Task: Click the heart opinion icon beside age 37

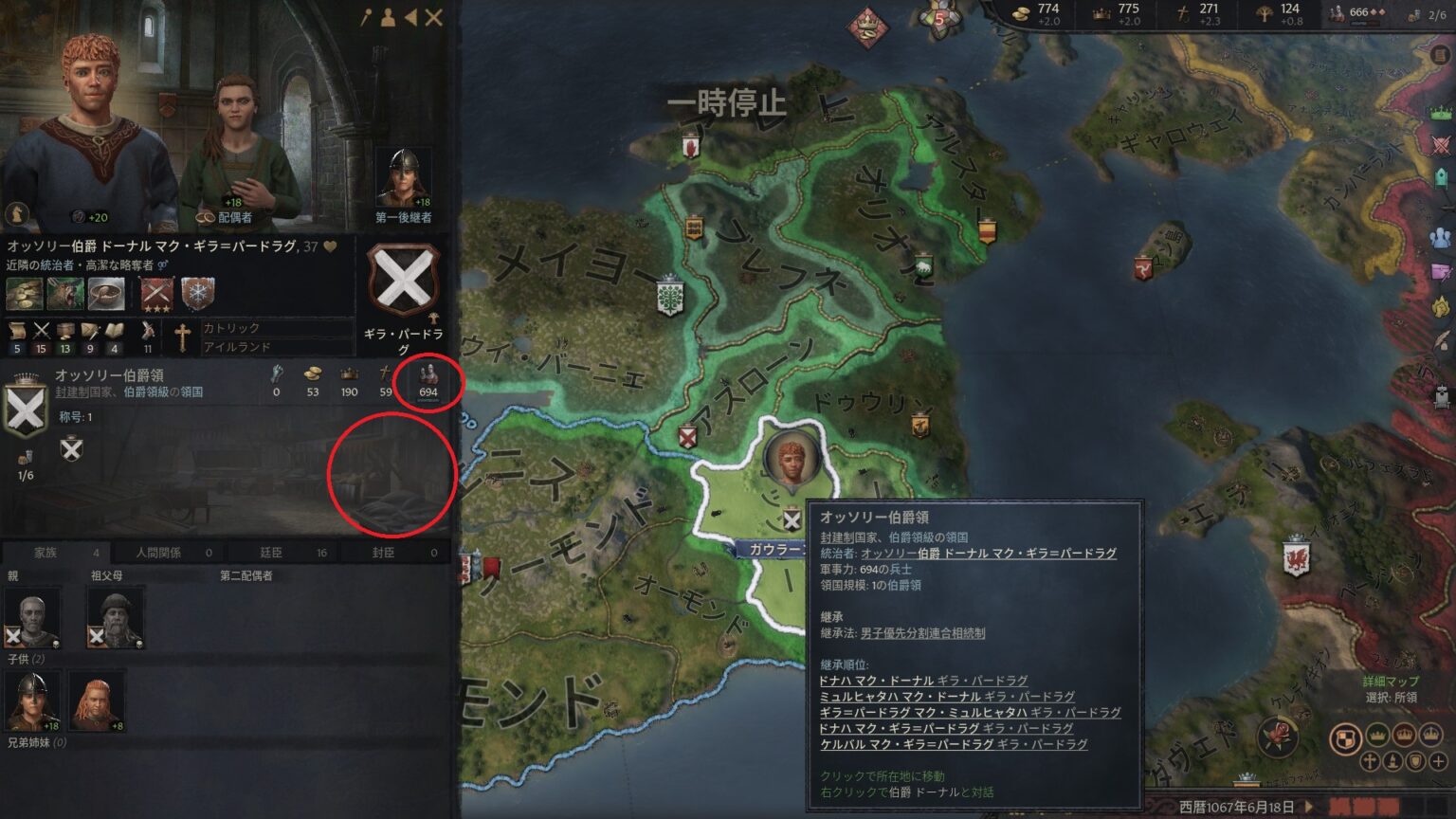Action: 330,244
